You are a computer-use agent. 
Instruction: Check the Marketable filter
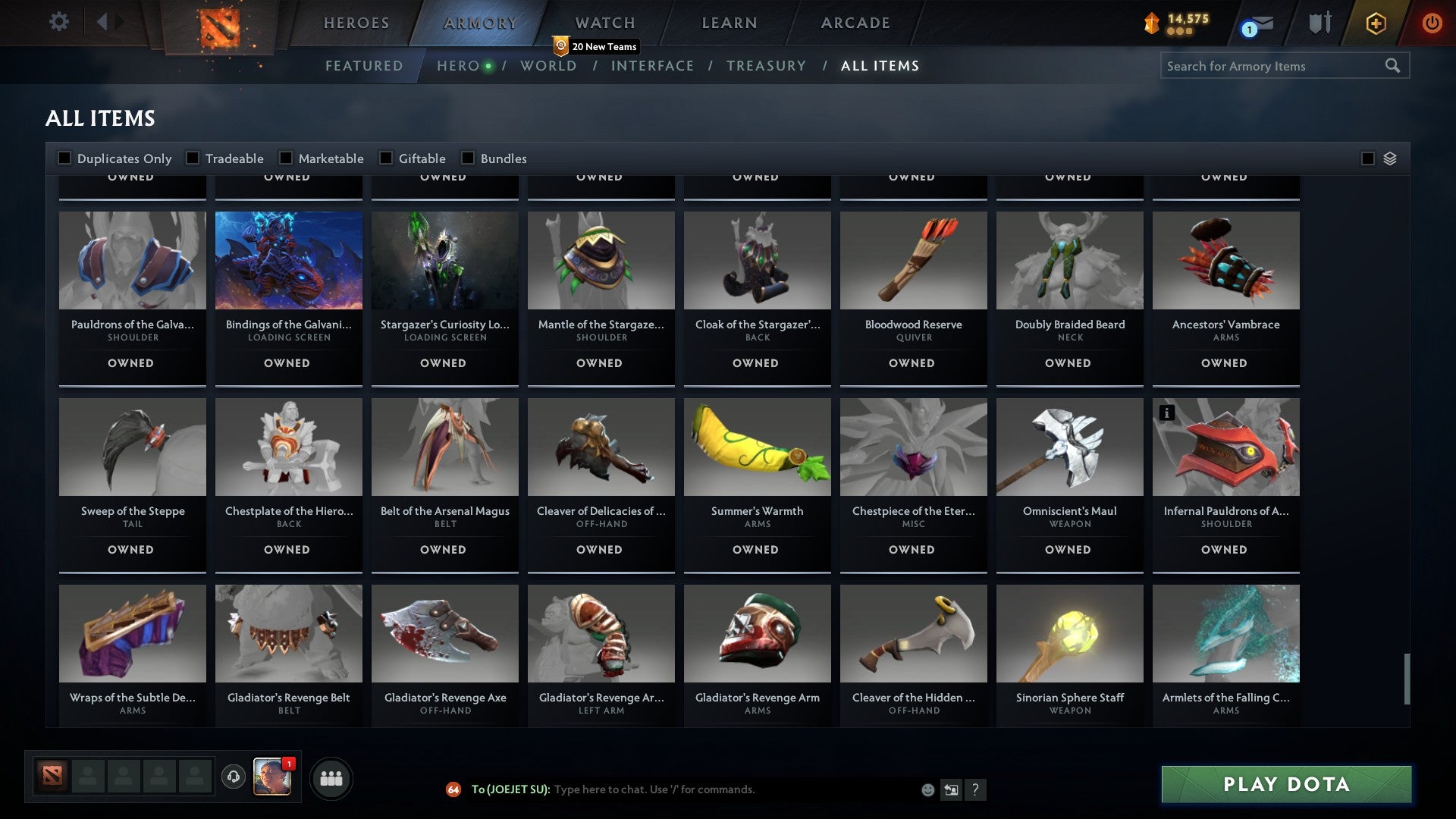click(286, 158)
